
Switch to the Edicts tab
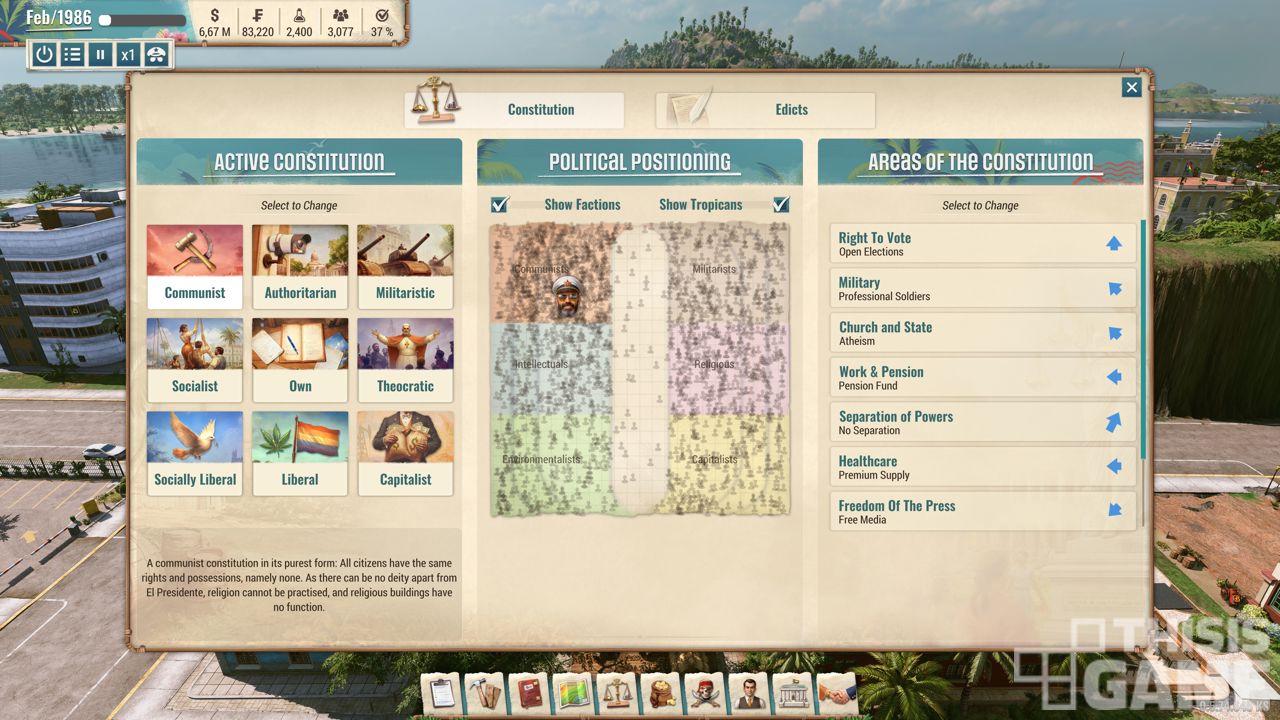pyautogui.click(x=765, y=110)
